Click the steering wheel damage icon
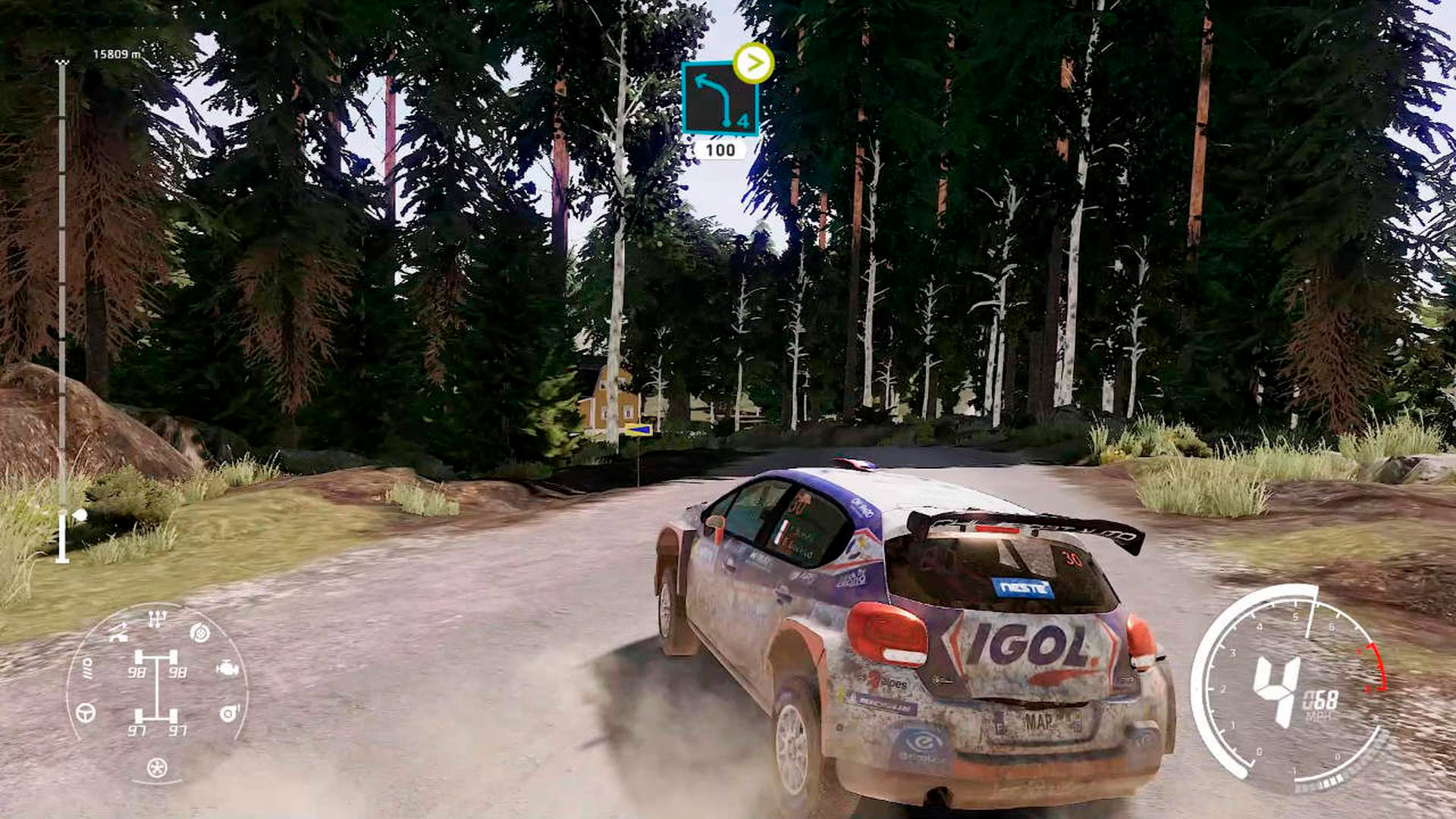This screenshot has width=1456, height=819. click(85, 713)
